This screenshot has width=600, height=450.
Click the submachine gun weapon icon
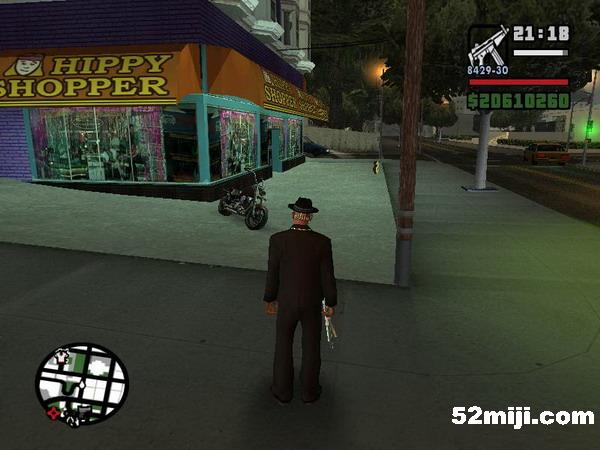(x=488, y=48)
